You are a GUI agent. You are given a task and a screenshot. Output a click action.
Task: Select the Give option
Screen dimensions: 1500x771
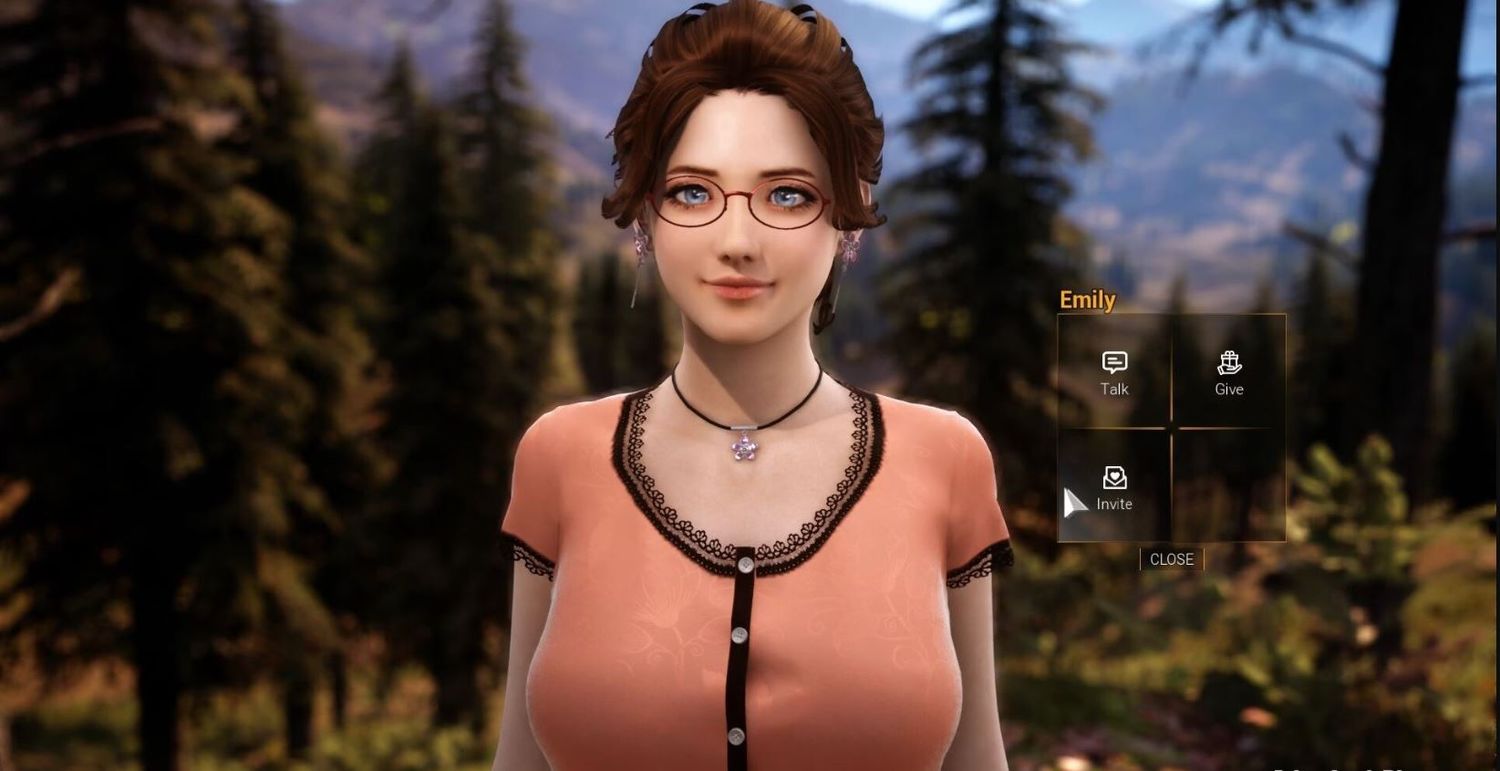pyautogui.click(x=1229, y=373)
